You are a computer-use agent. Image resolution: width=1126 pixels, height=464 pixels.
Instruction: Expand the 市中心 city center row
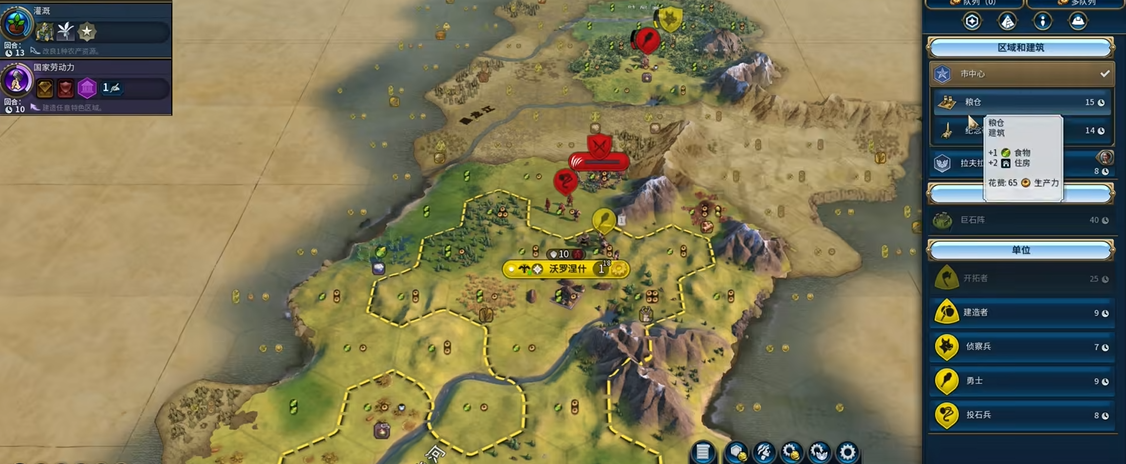1020,73
